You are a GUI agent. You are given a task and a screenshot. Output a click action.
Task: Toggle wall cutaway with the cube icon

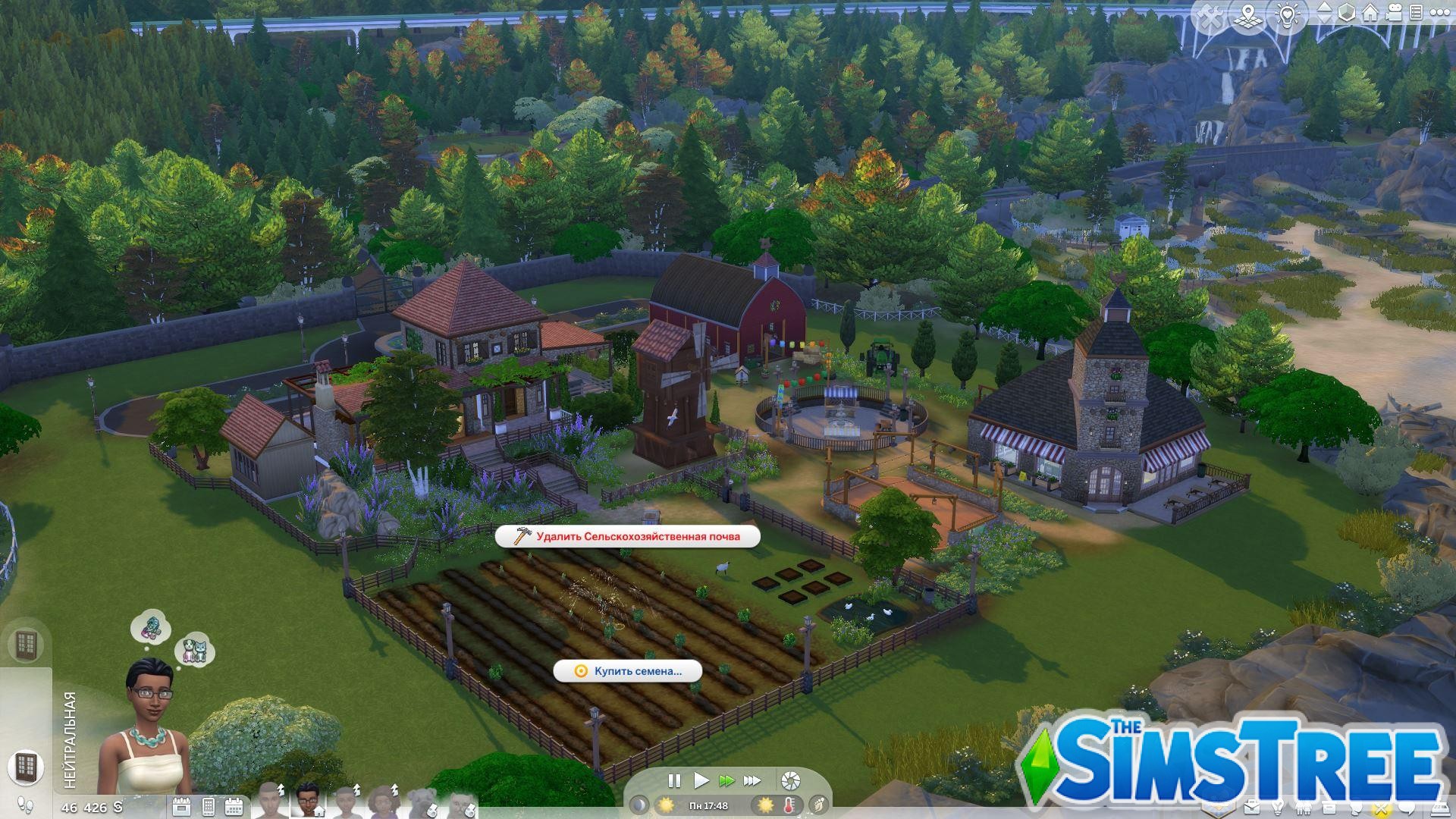[x=1346, y=13]
